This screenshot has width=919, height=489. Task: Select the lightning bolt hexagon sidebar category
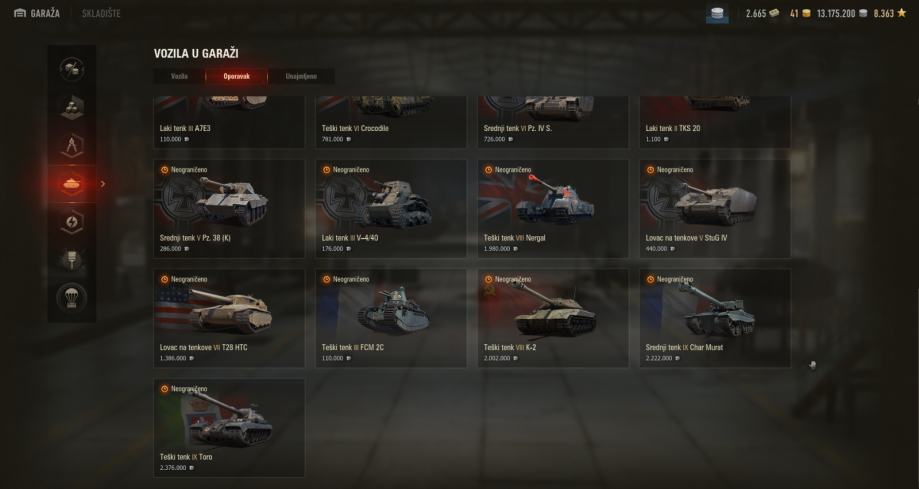pos(72,222)
